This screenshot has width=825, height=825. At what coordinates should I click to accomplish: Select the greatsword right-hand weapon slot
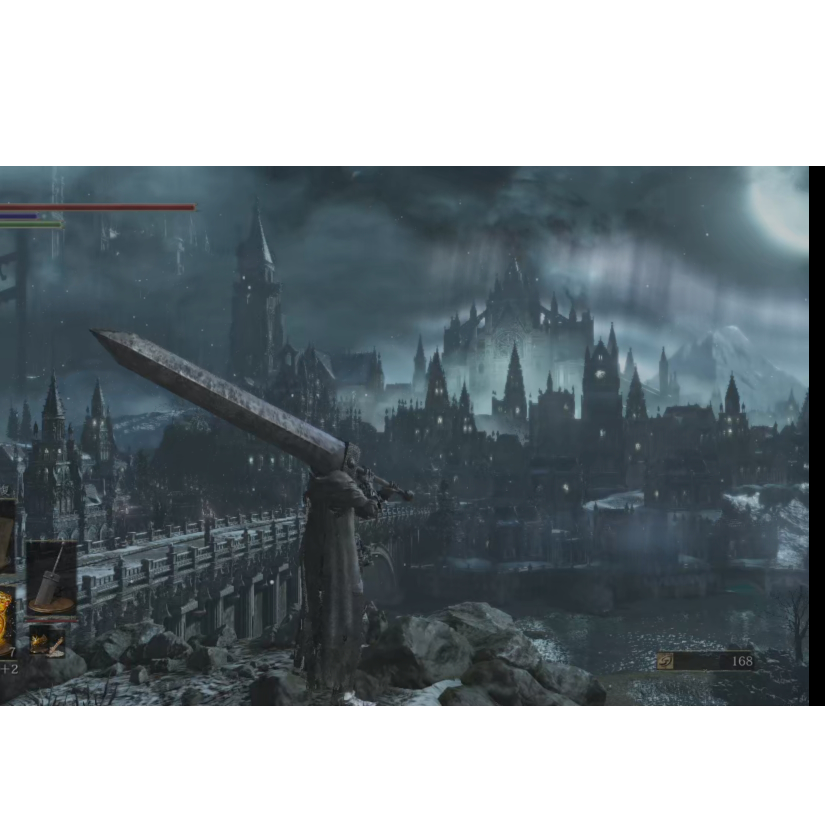tap(51, 578)
